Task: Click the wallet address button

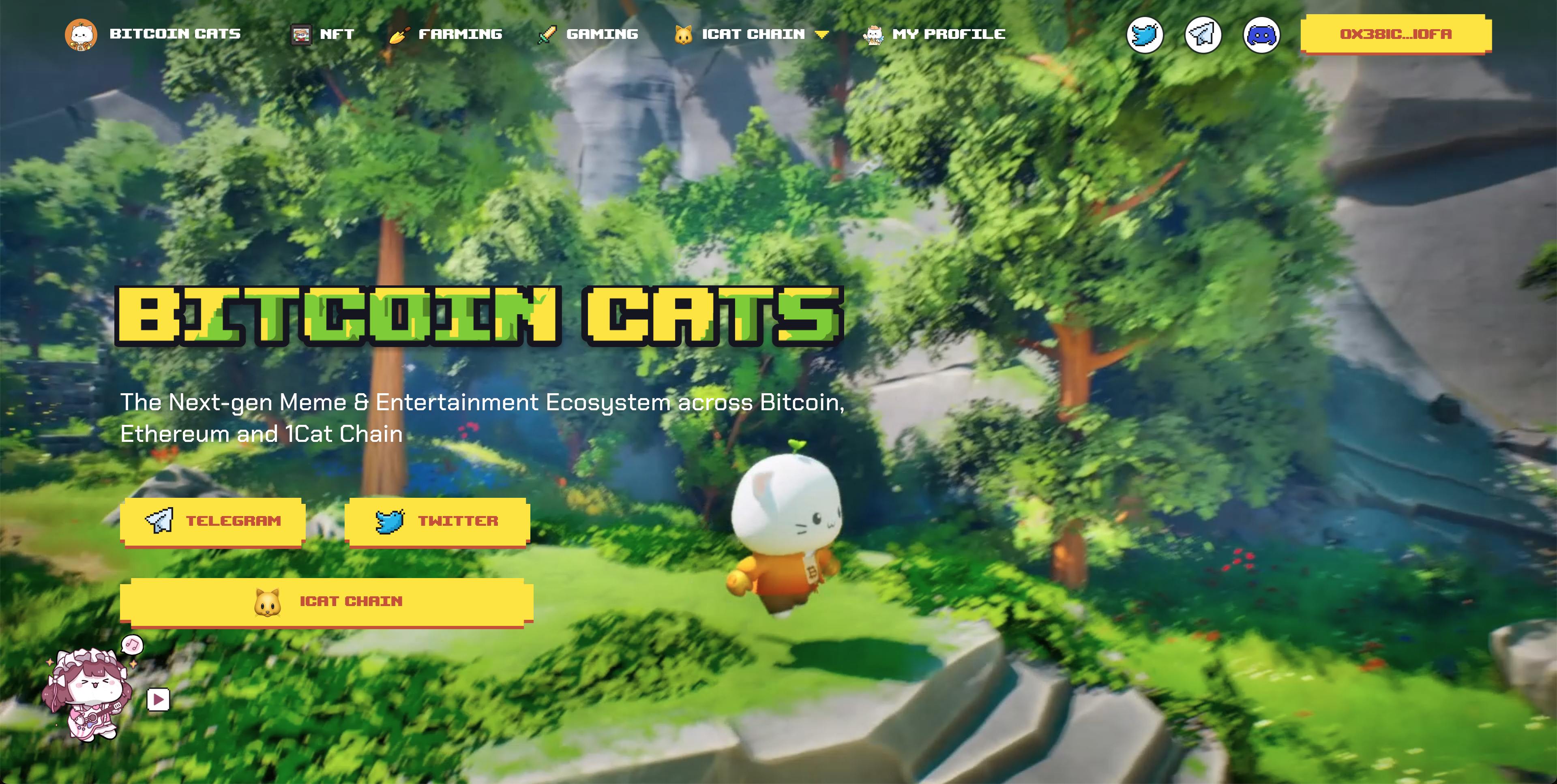Action: click(x=1395, y=34)
